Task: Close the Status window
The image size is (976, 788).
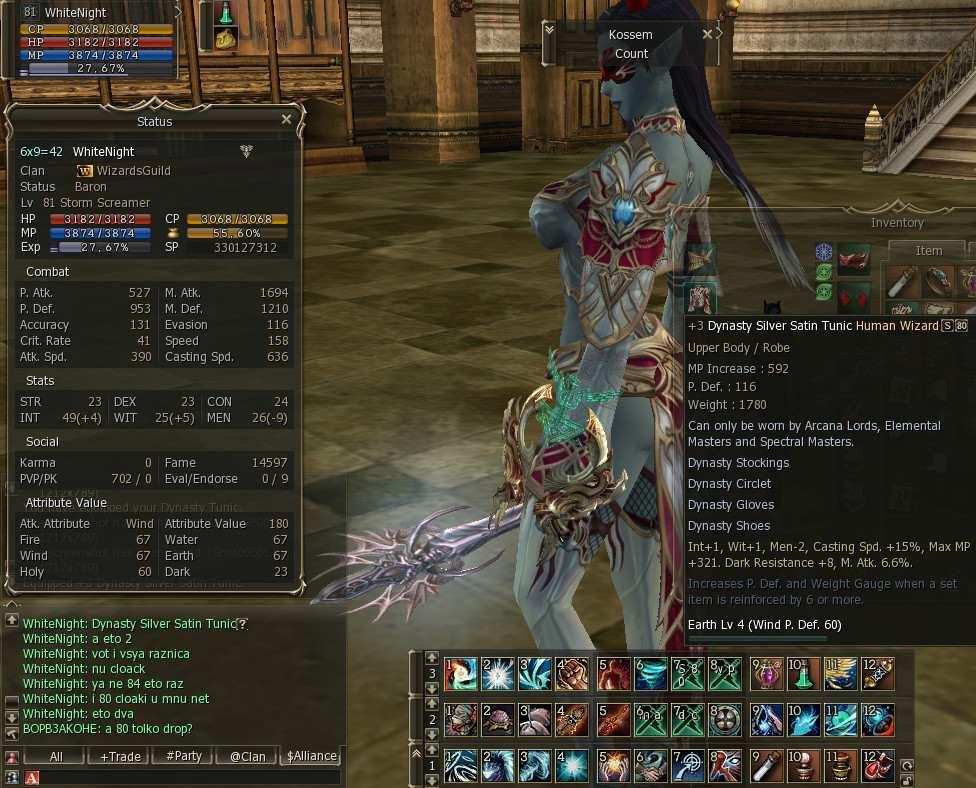Action: [x=287, y=119]
